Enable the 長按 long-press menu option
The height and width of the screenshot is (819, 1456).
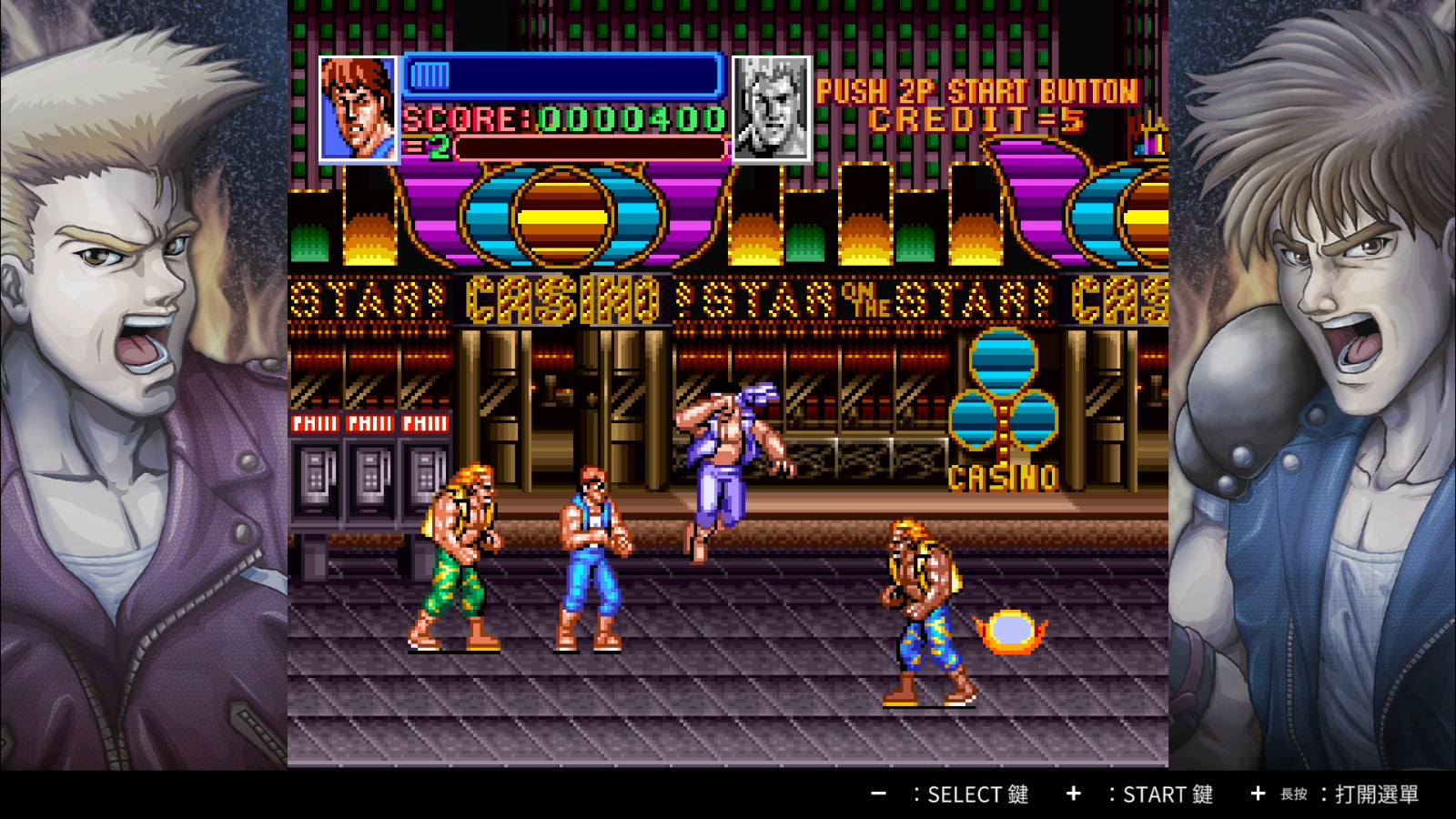[x=1292, y=795]
